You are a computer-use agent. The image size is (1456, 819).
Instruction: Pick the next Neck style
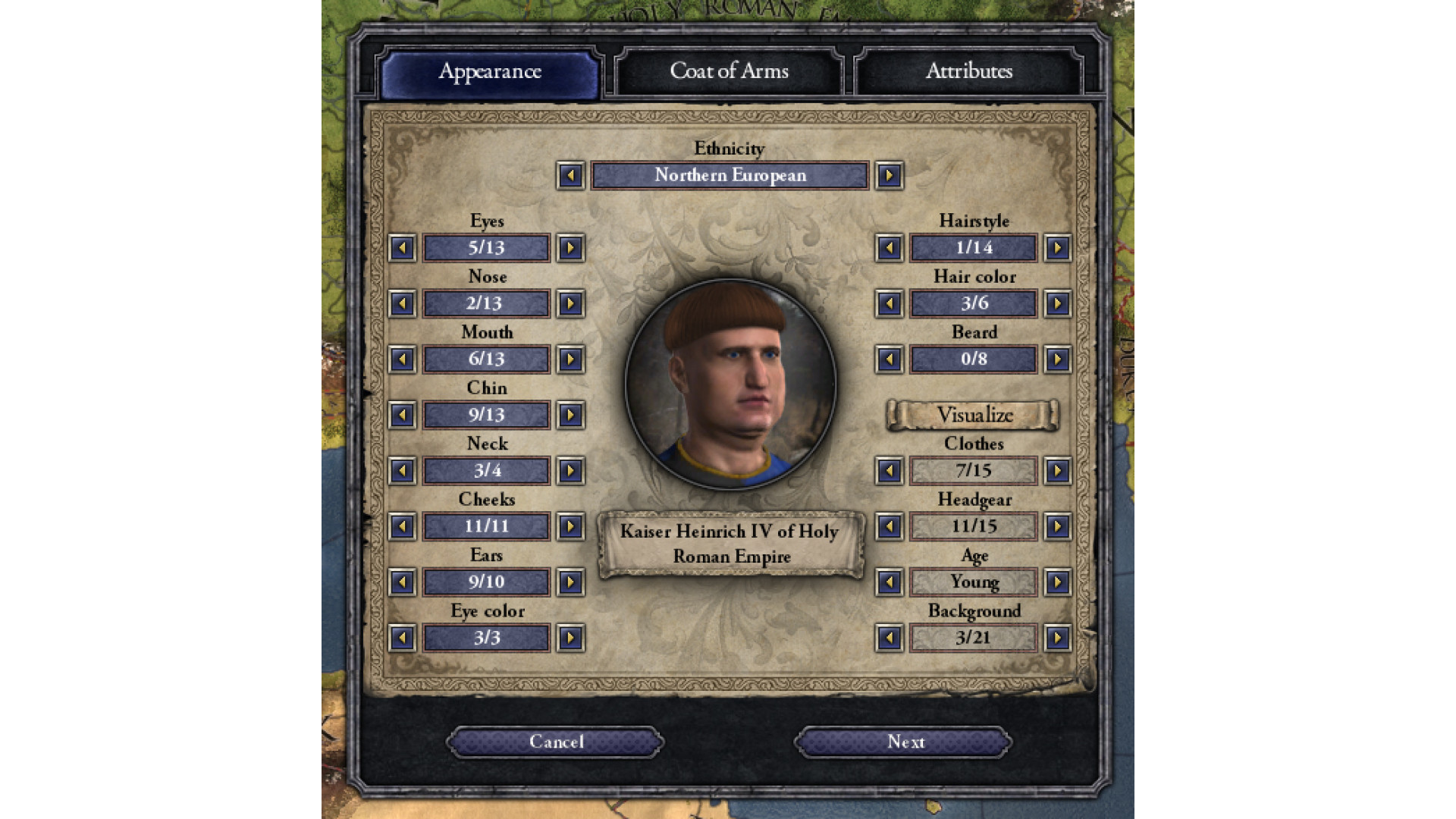(x=570, y=471)
